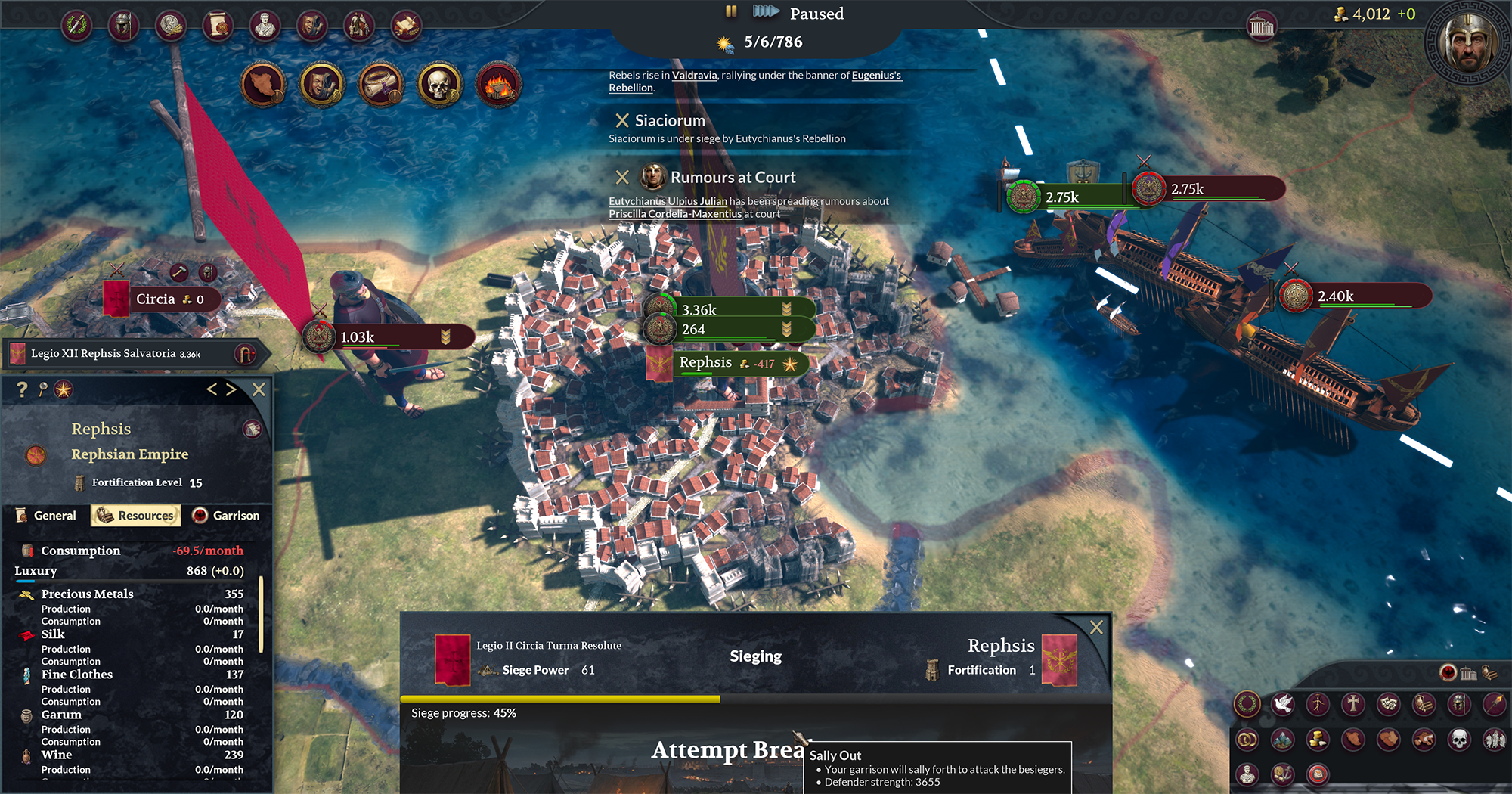Close the siege panel
The width and height of the screenshot is (1512, 794).
pyautogui.click(x=1096, y=627)
